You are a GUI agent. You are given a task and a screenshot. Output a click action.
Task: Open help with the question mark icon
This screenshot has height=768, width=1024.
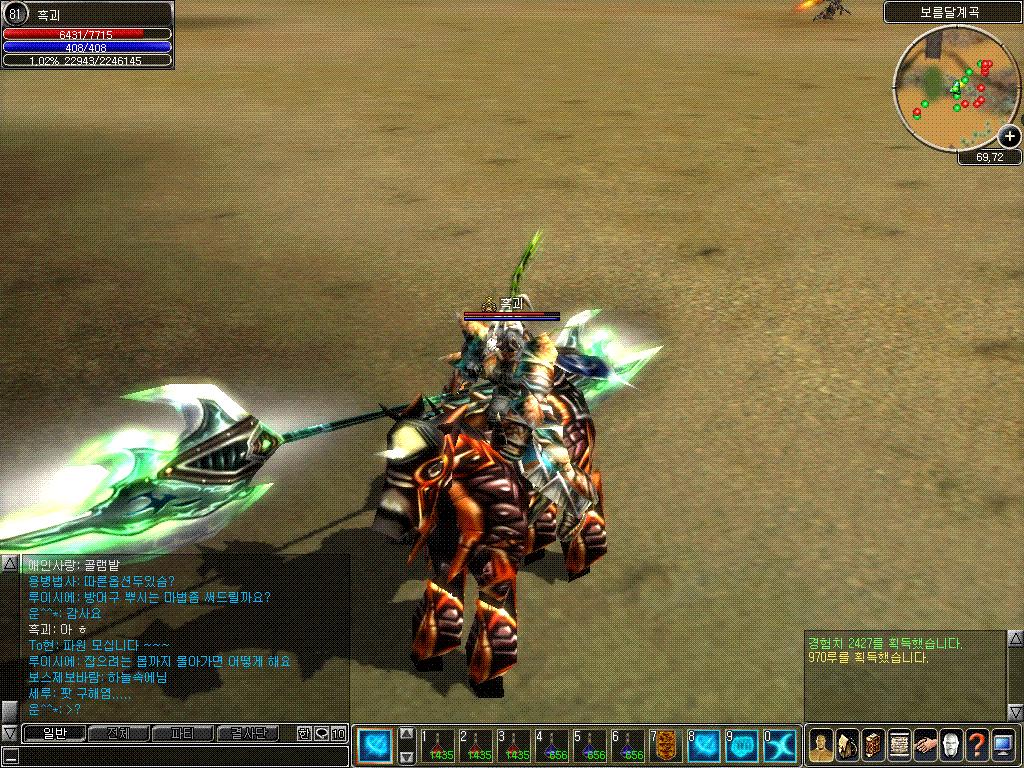click(x=977, y=745)
